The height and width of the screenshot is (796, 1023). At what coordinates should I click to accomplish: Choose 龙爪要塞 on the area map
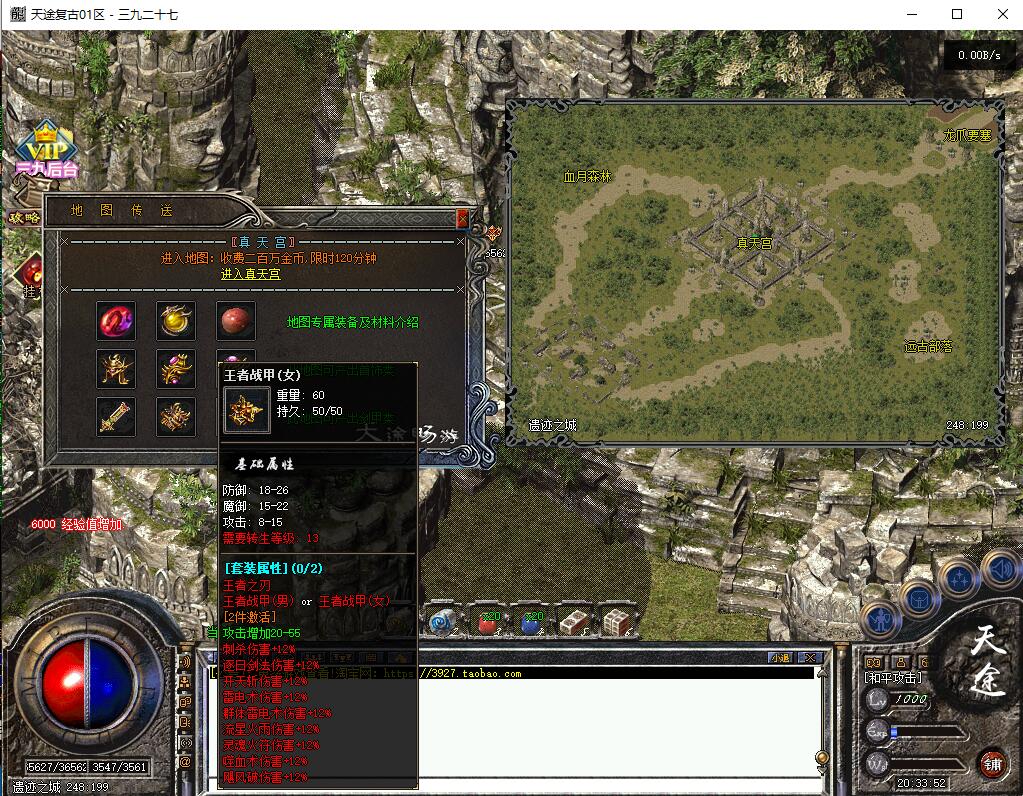tap(967, 135)
